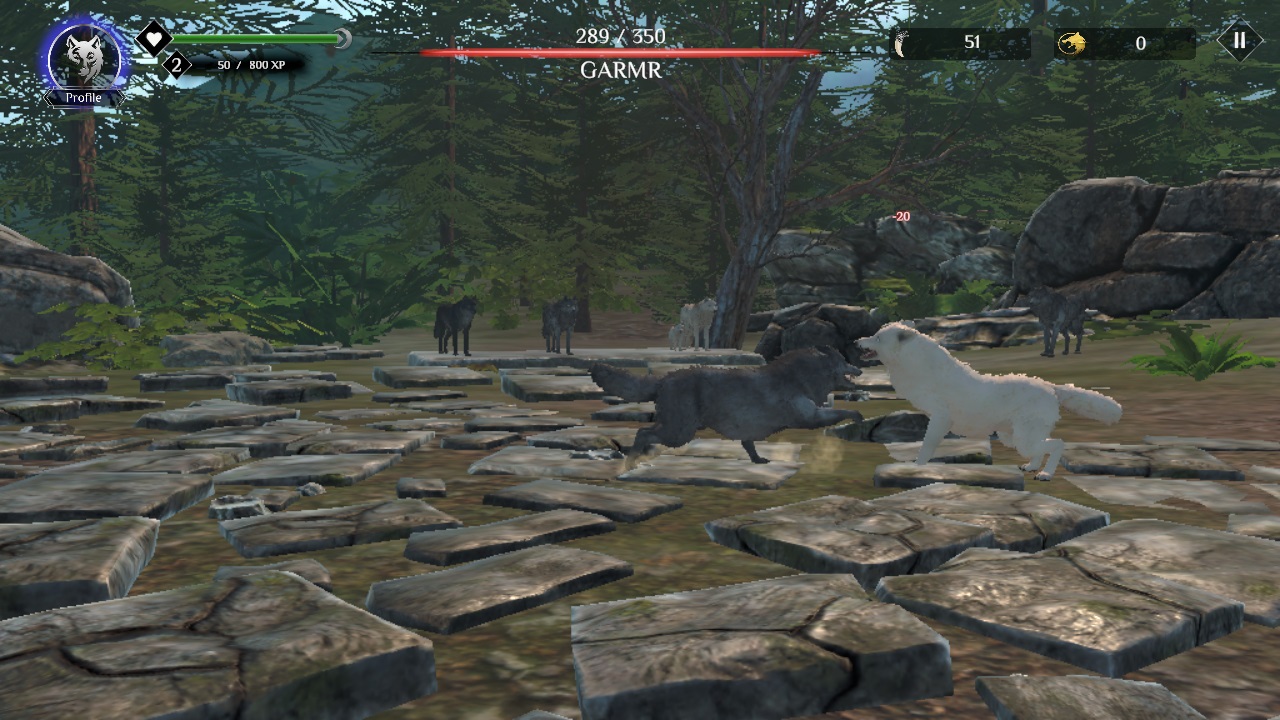The width and height of the screenshot is (1280, 720).
Task: Click the white heart health icon
Action: click(x=155, y=38)
